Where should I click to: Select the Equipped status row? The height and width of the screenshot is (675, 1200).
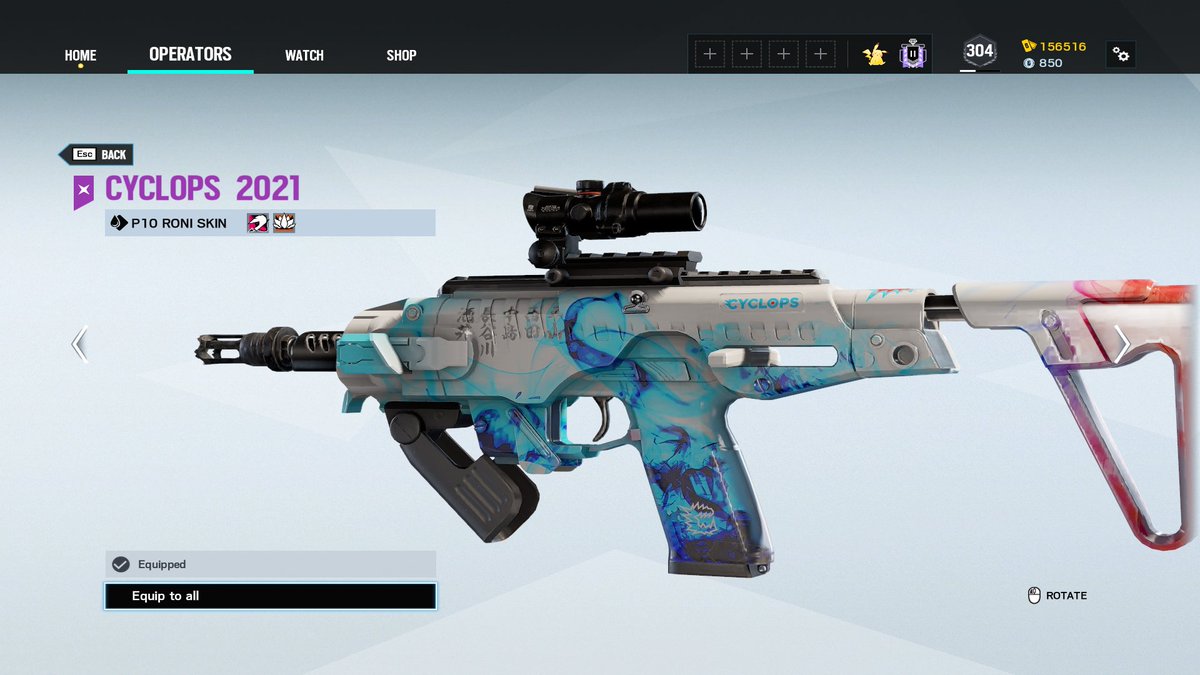click(x=270, y=564)
